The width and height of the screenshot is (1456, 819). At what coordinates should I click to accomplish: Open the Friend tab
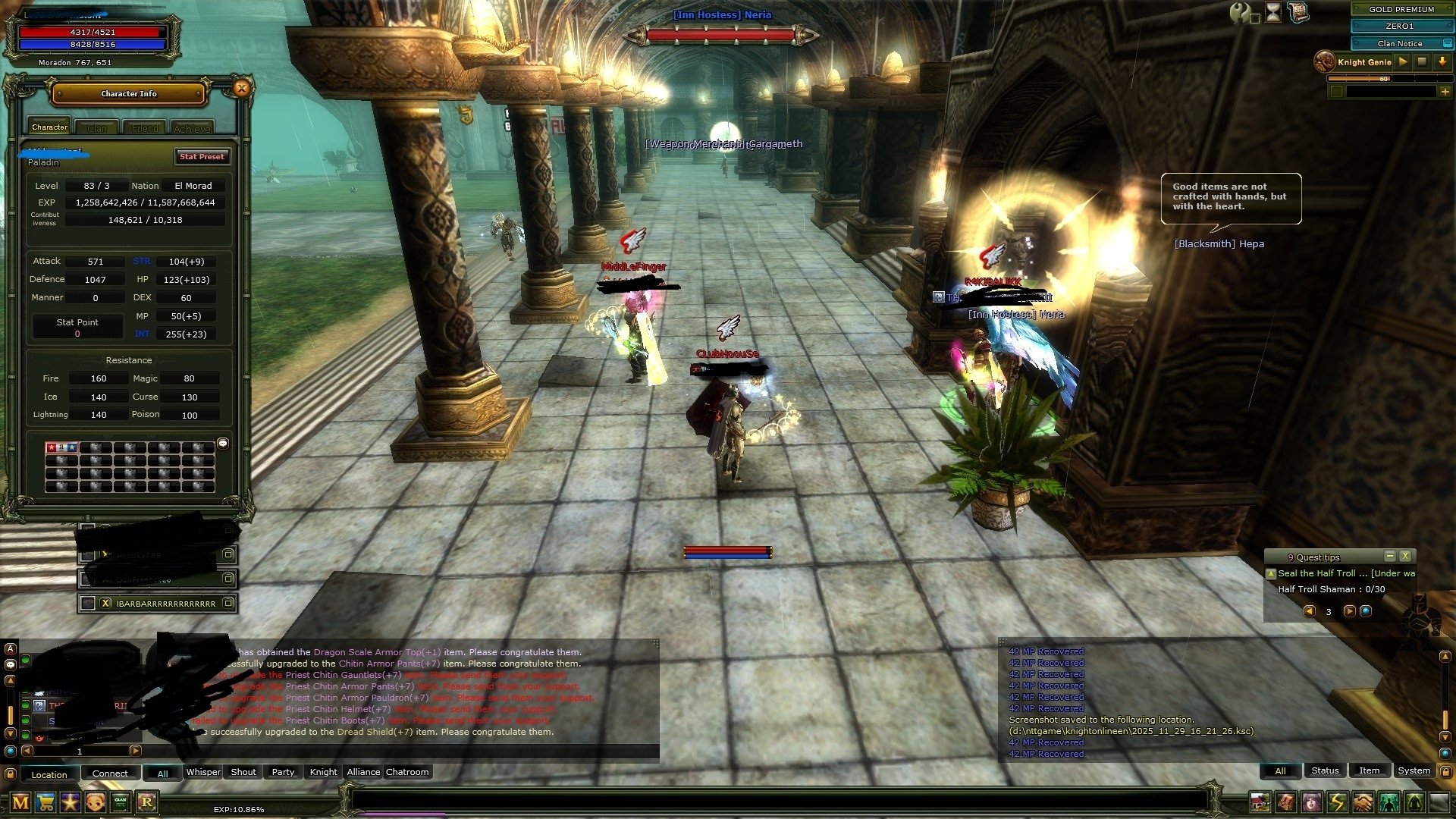[x=145, y=128]
